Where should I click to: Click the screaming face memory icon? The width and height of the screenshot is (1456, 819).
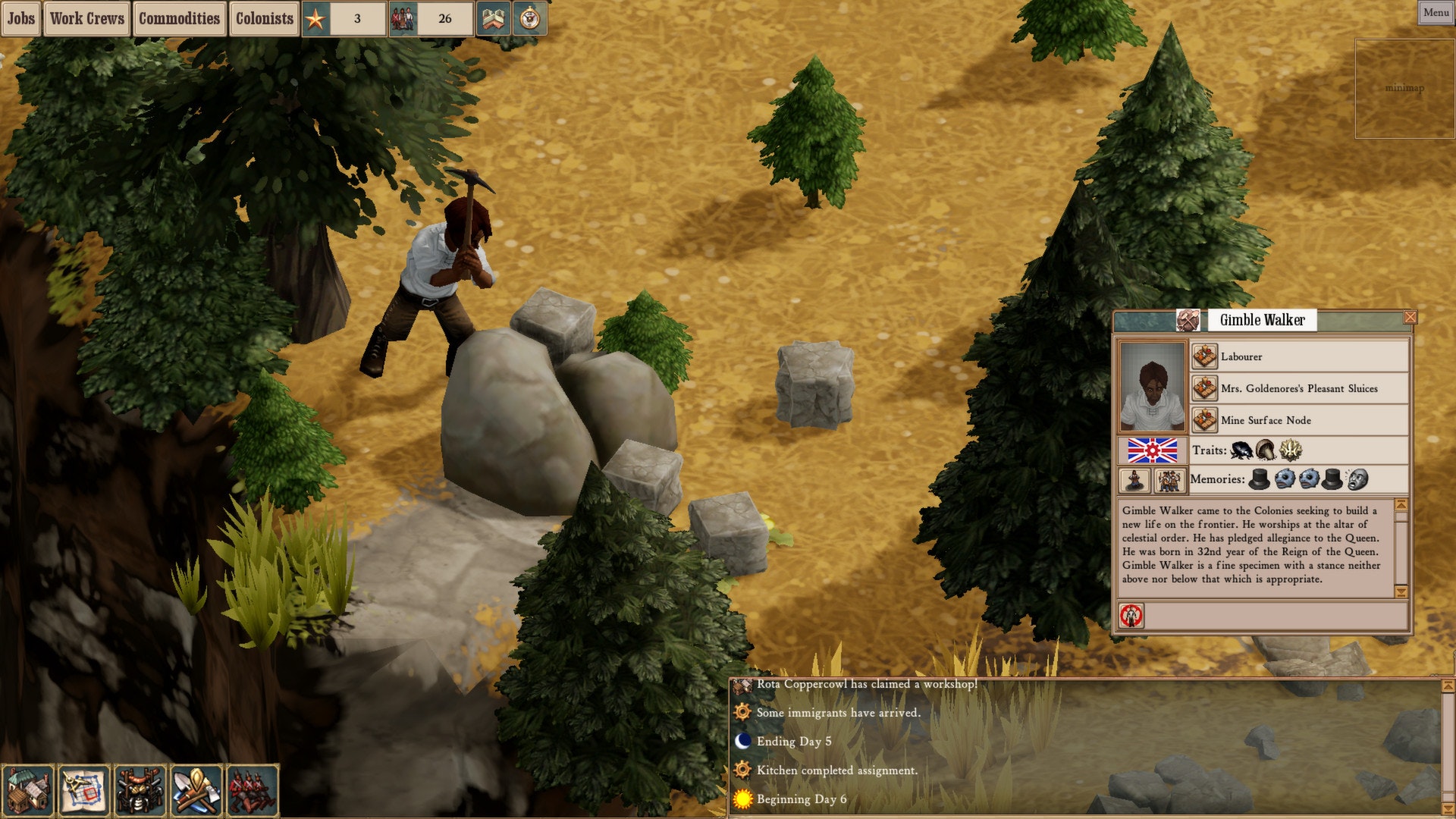pyautogui.click(x=1357, y=479)
